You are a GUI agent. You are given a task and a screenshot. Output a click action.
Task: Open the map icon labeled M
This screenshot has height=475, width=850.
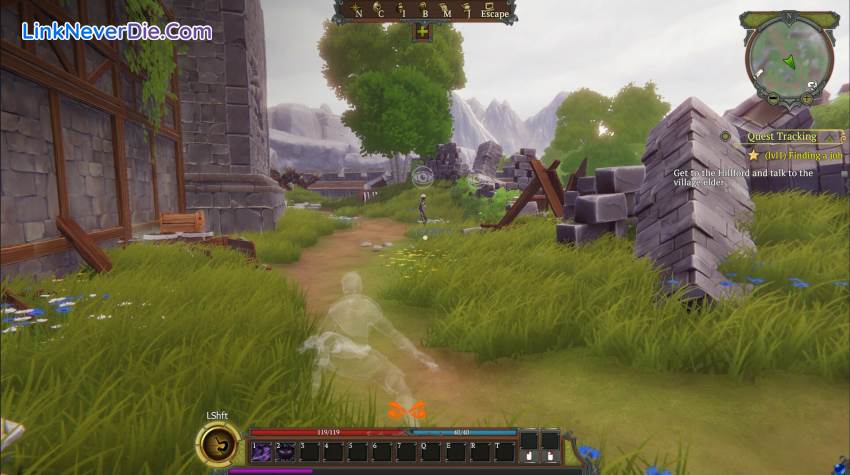click(x=446, y=12)
